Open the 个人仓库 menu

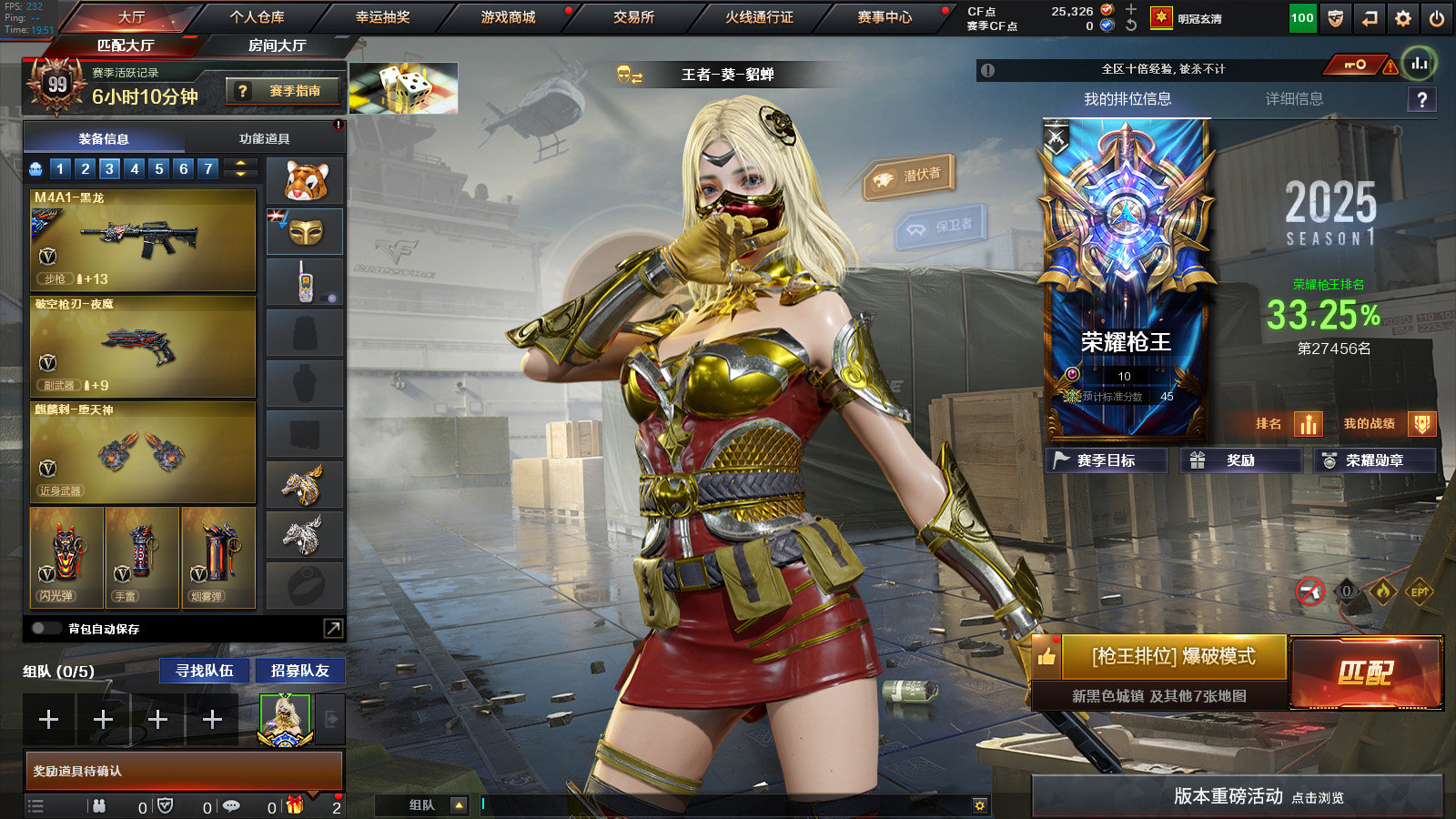pyautogui.click(x=257, y=17)
